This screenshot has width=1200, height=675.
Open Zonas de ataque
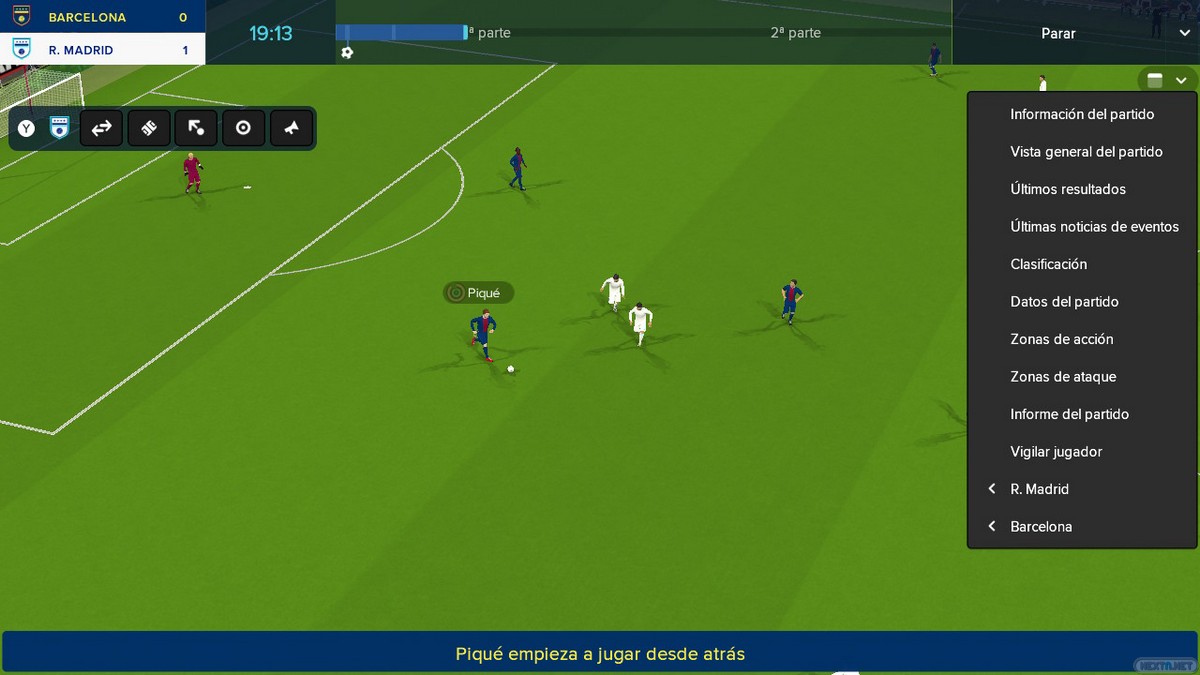[1063, 377]
